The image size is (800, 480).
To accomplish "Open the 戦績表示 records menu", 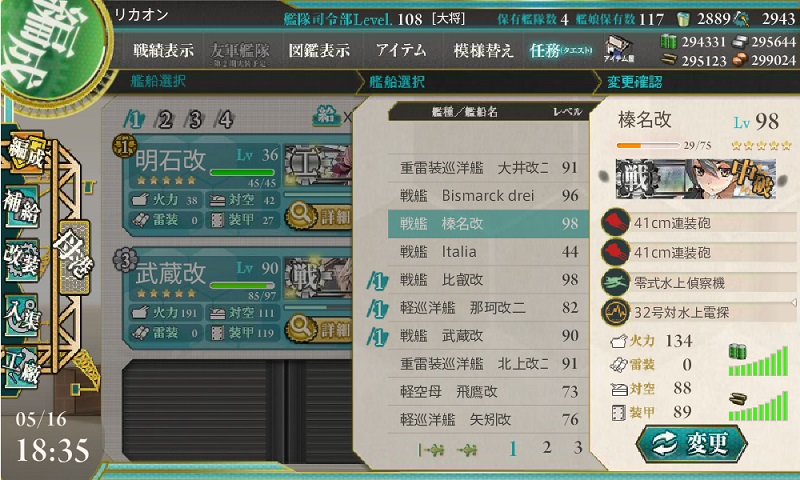I will pos(163,50).
